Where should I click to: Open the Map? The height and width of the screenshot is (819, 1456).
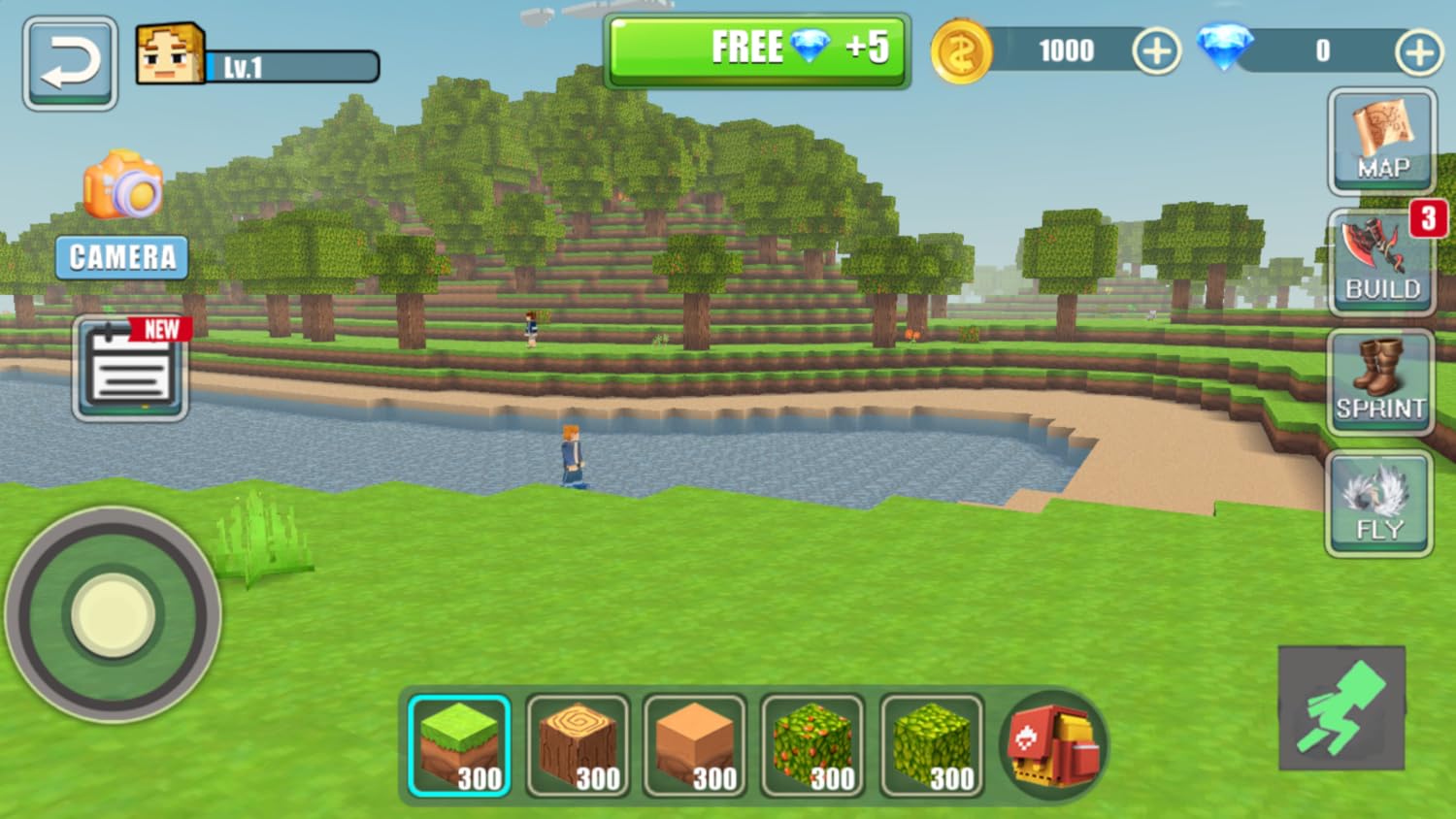click(x=1381, y=141)
